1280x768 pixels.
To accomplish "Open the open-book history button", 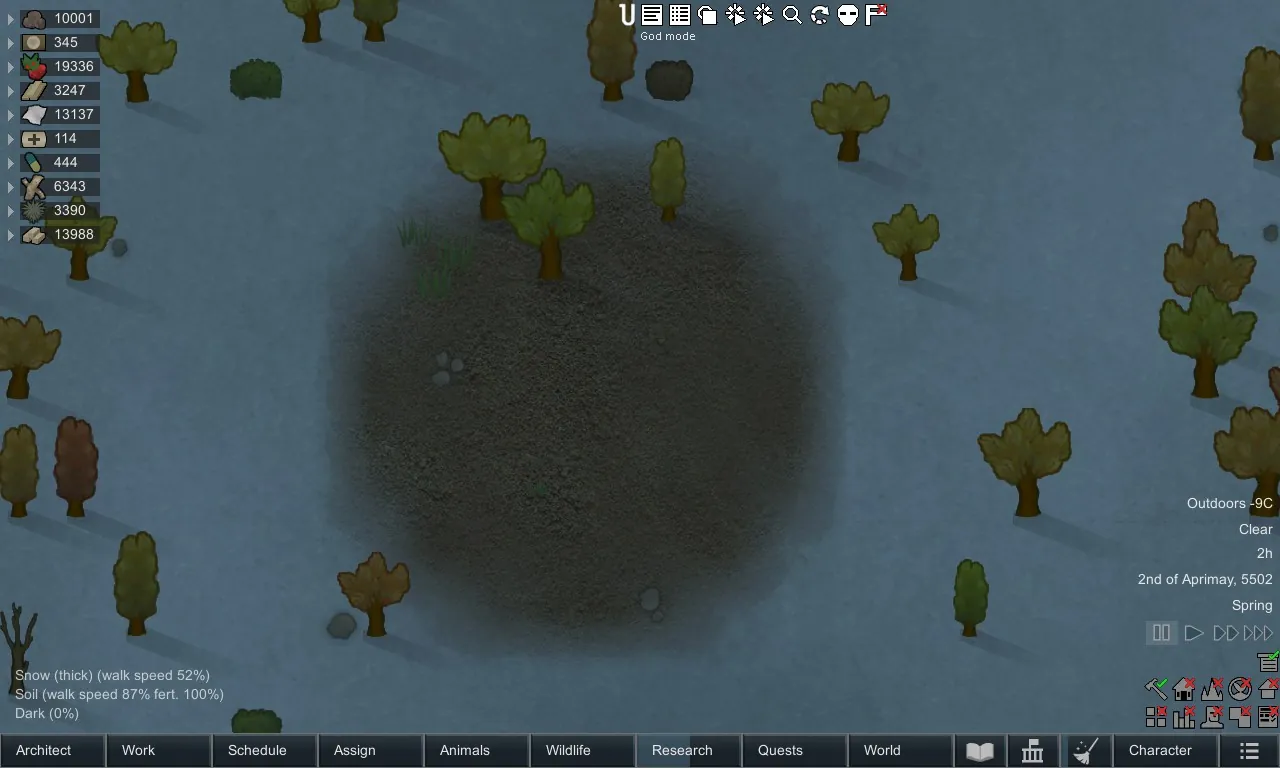I will tap(980, 751).
